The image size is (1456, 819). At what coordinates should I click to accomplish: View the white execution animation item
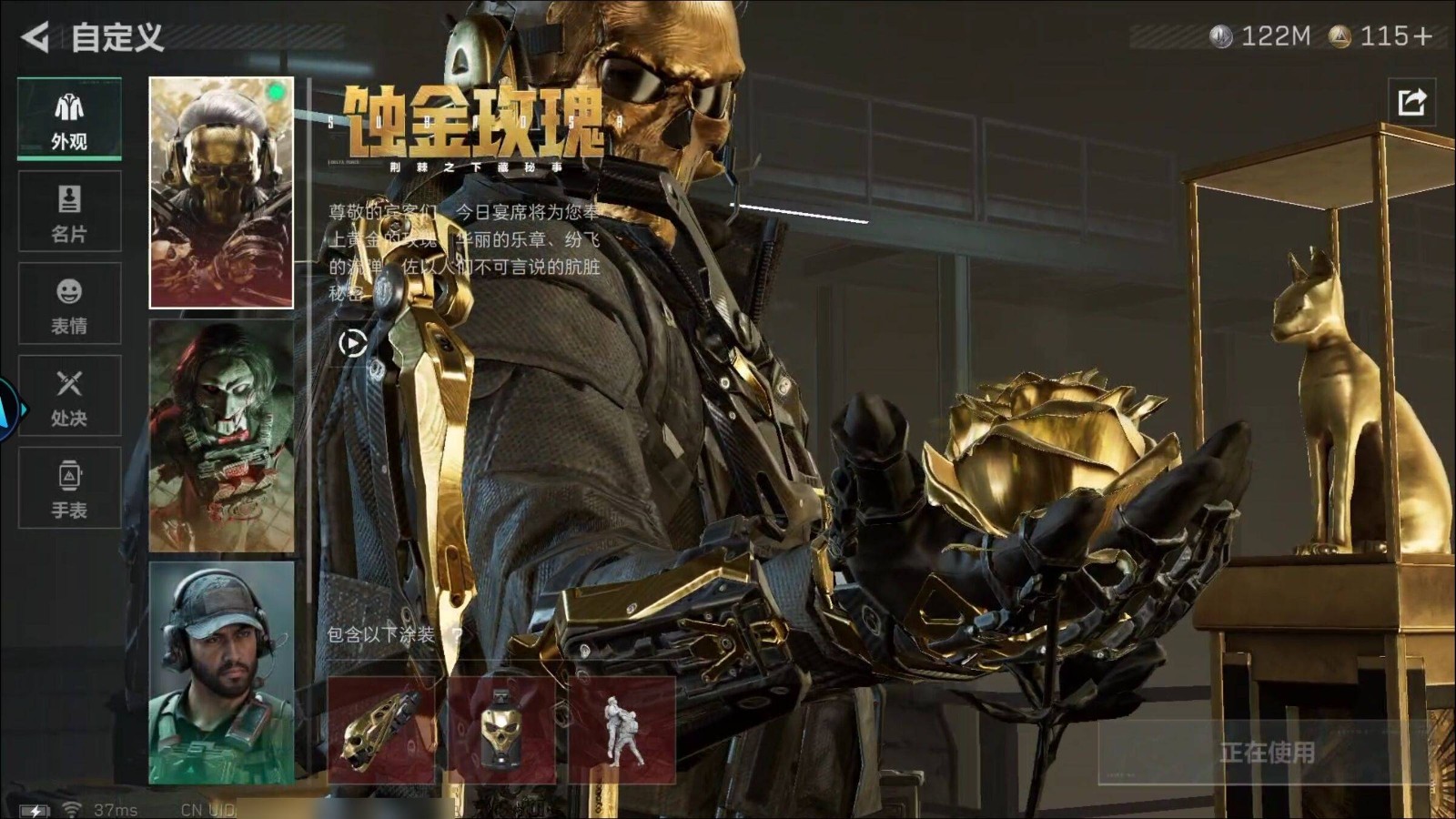coord(622,729)
